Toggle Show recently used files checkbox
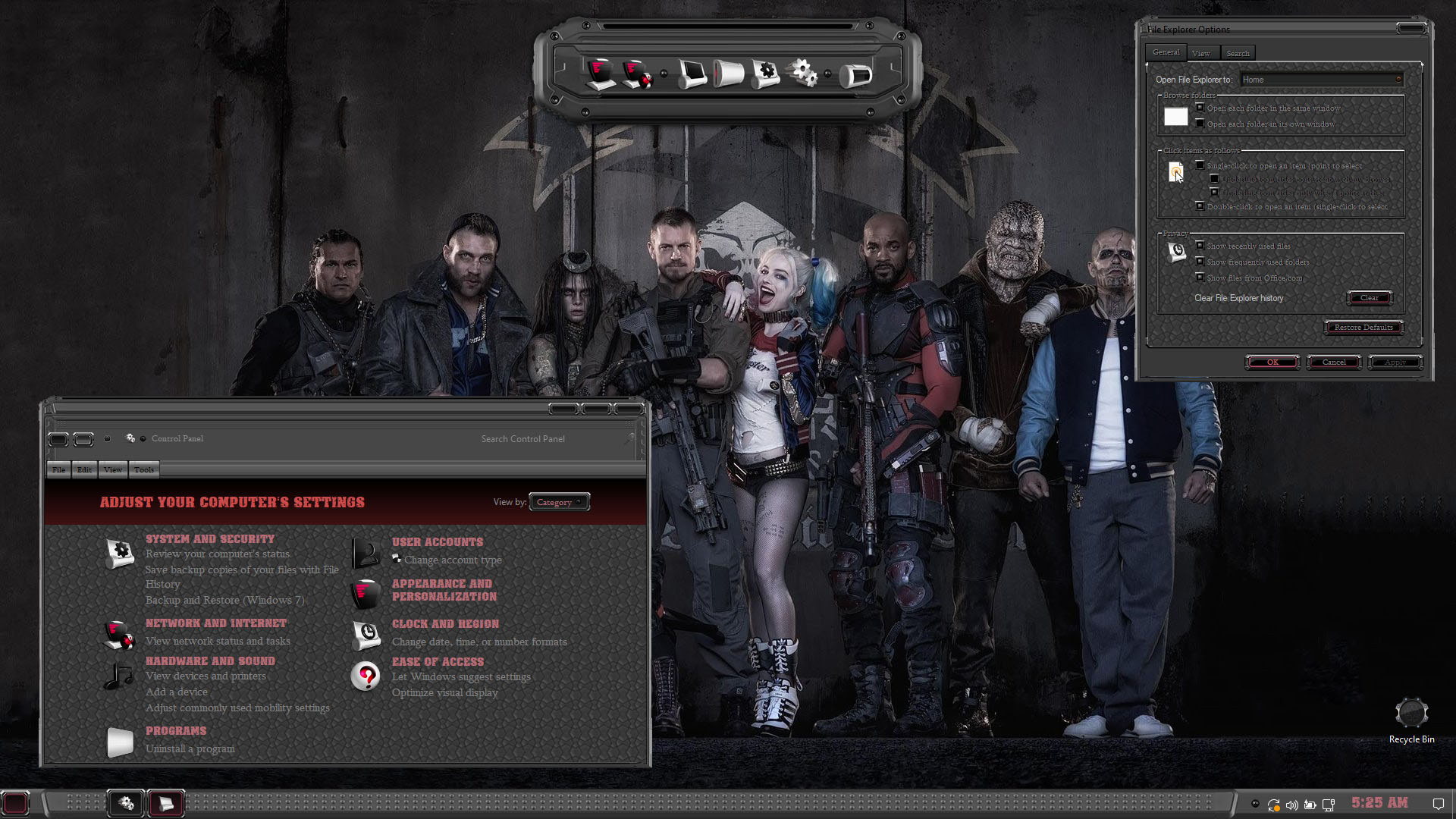 1200,246
